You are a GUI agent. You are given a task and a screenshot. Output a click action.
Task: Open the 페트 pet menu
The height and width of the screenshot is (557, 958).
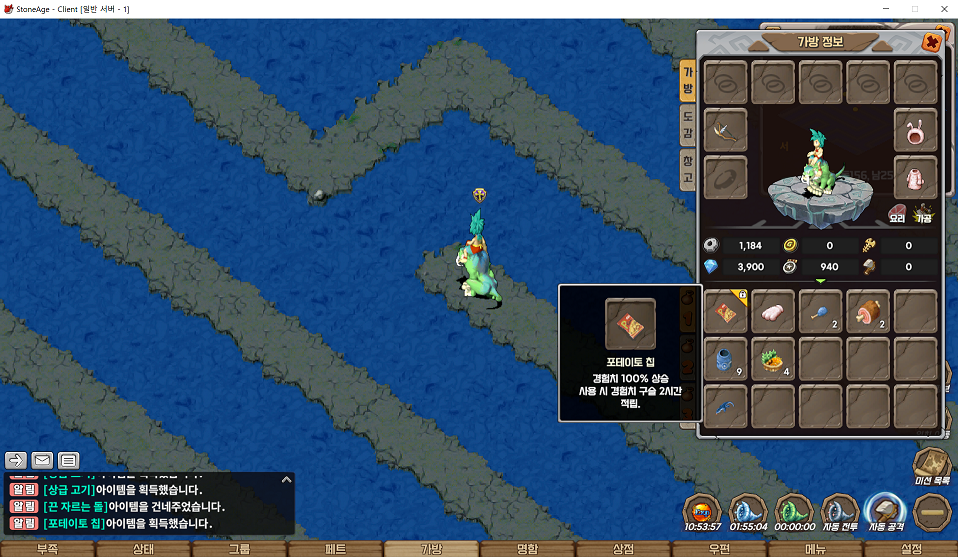tap(335, 549)
